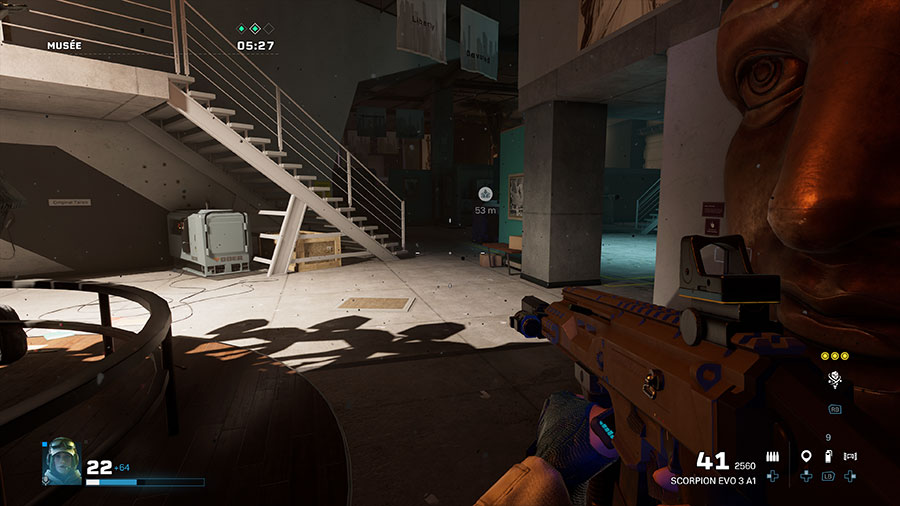Activate the skull ability icon
This screenshot has height=506, width=900.
pyautogui.click(x=834, y=379)
